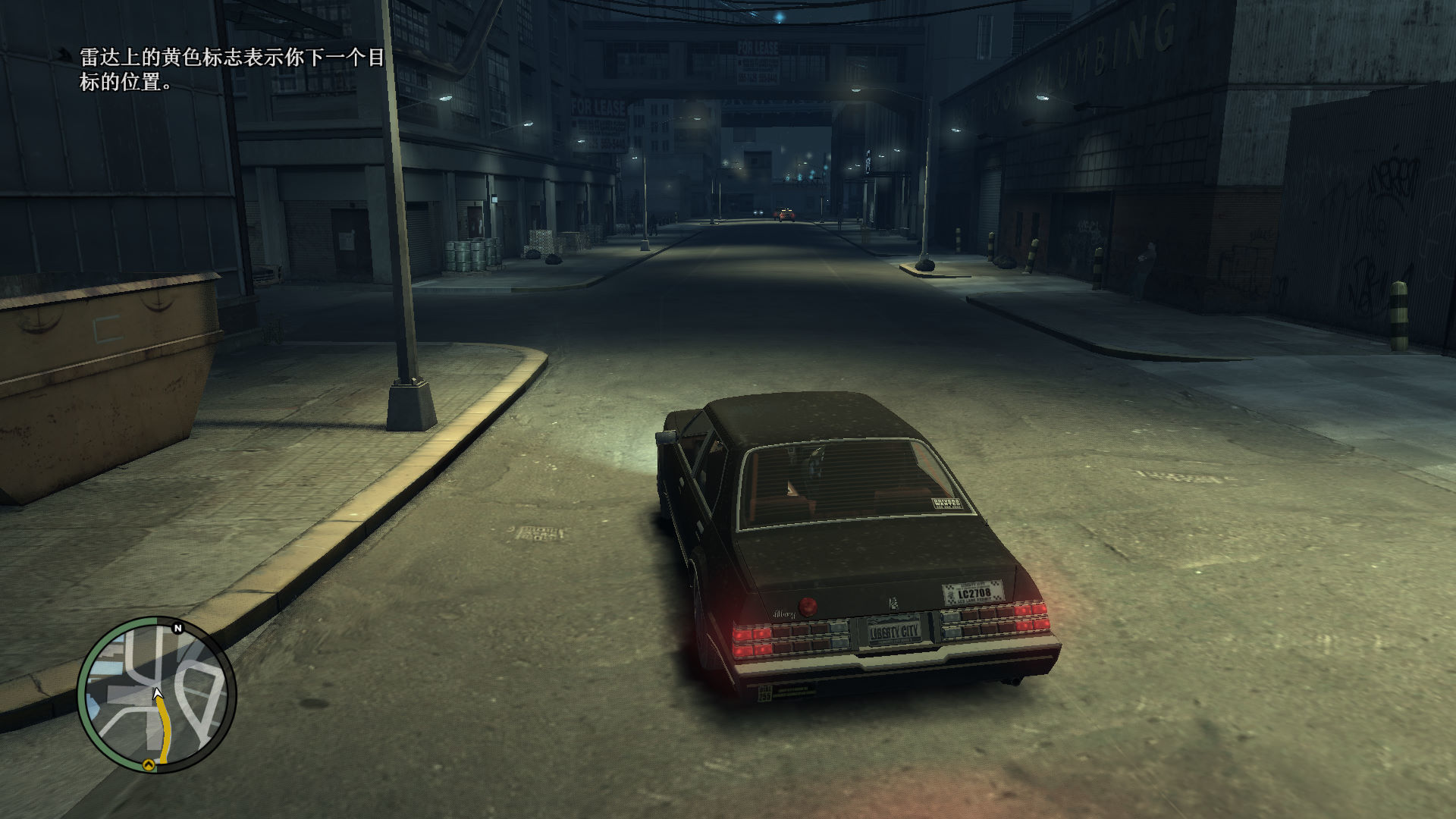This screenshot has width=1456, height=819.
Task: Click the circular radar minimap
Action: pos(156,694)
